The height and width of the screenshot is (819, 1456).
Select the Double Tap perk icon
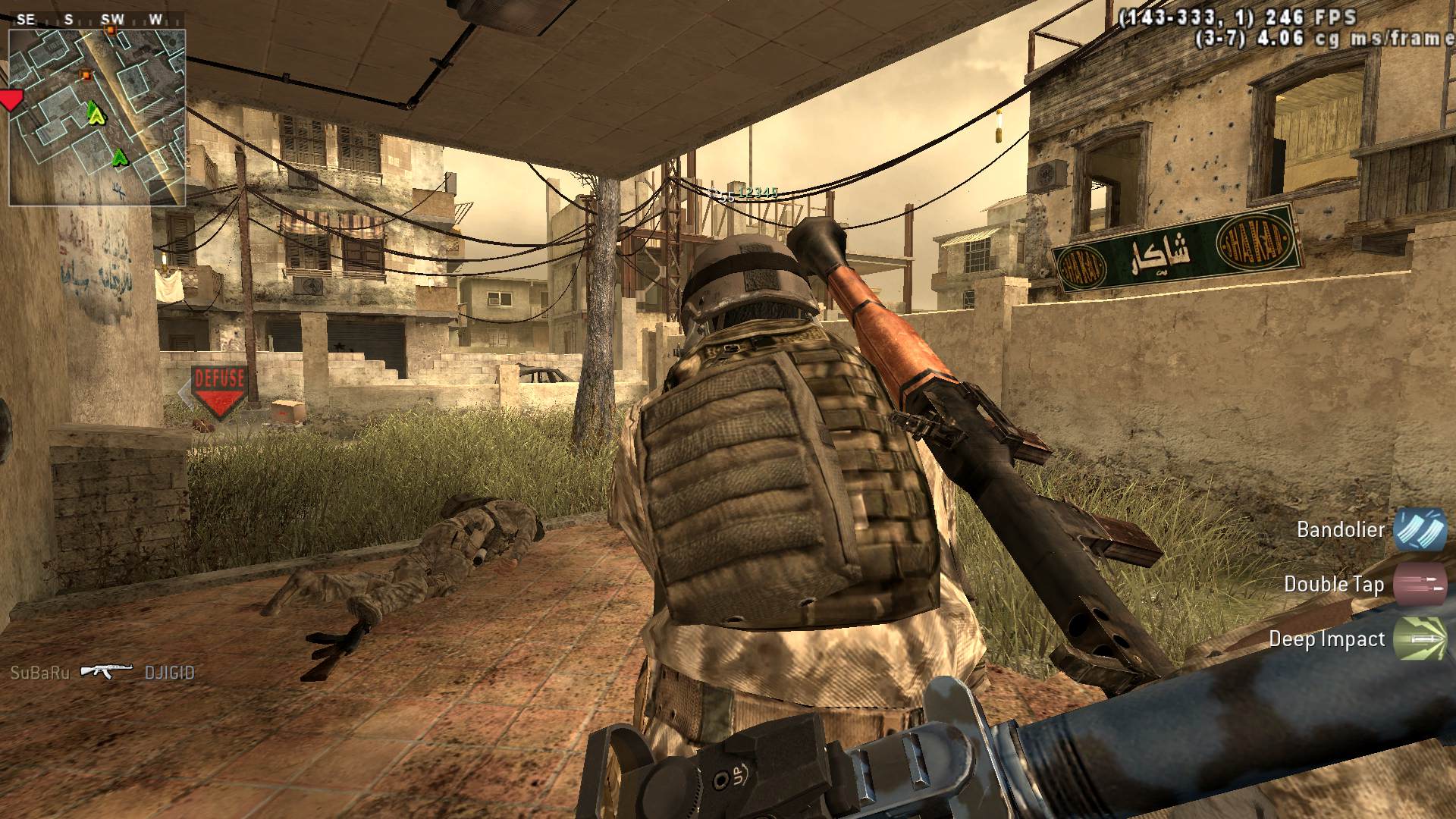tap(1420, 584)
